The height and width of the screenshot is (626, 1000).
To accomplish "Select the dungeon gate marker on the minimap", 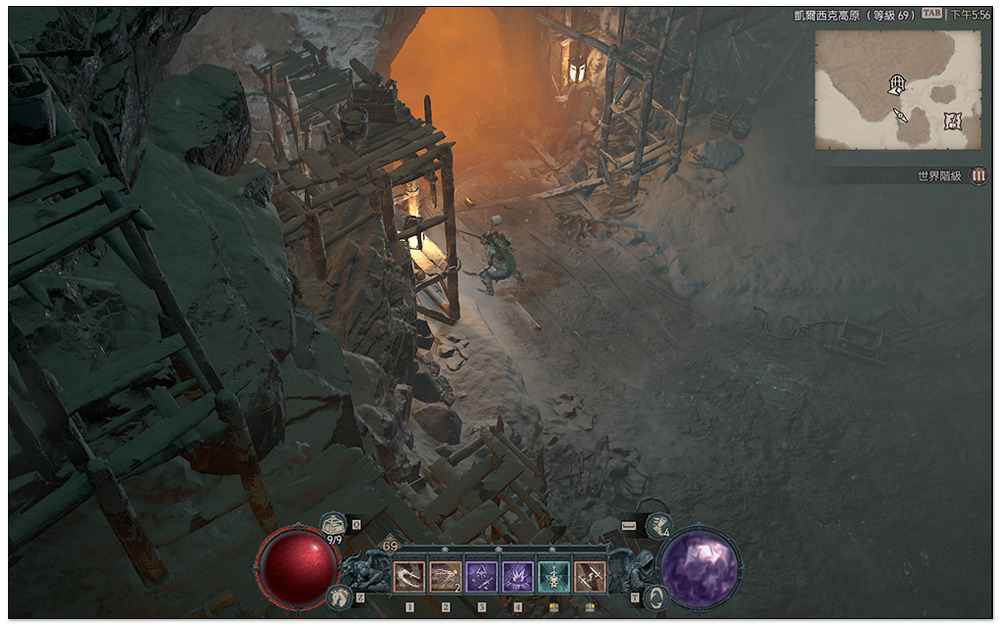I will pos(897,84).
